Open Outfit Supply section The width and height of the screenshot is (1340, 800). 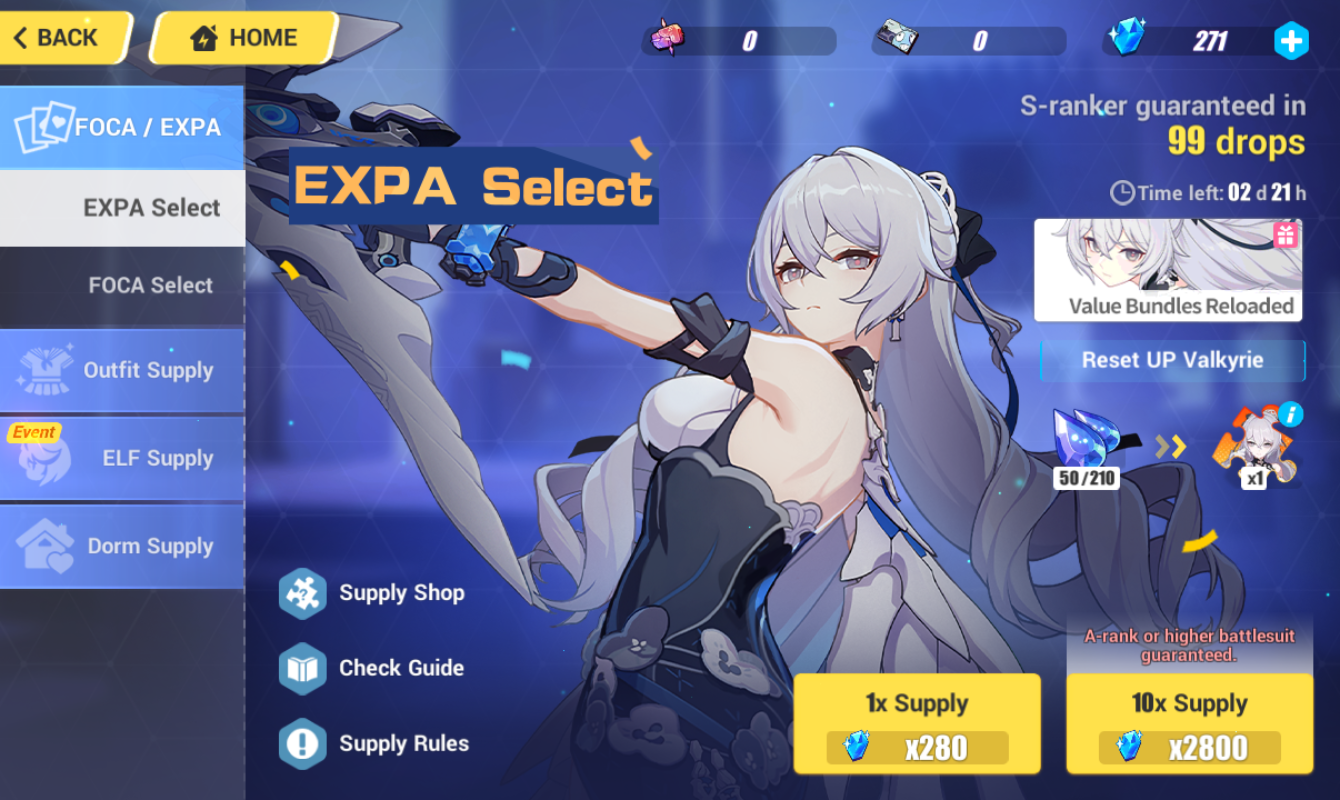(122, 370)
